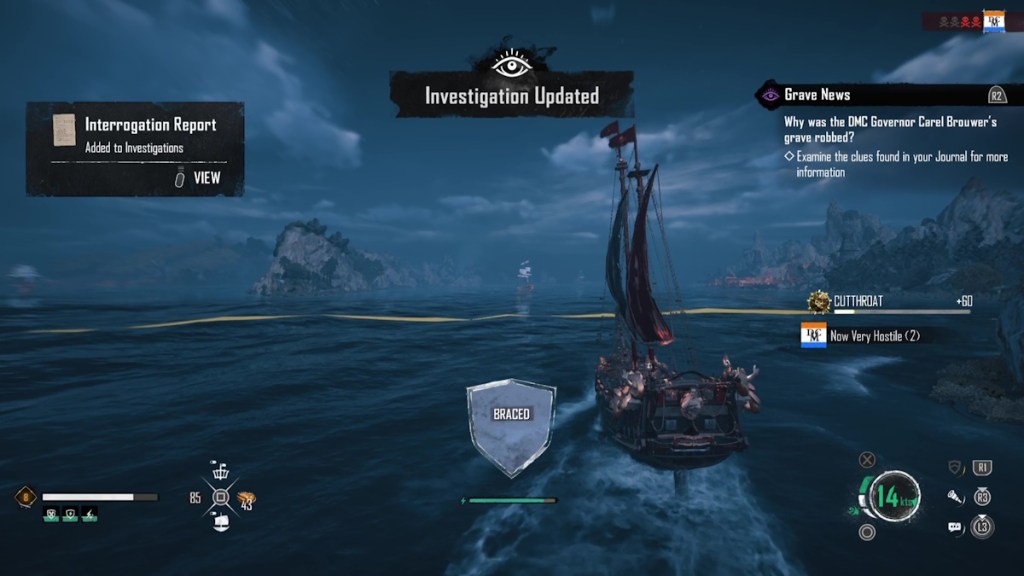
Task: Click the DMC flag in Very Hostile notice
Action: [x=814, y=336]
